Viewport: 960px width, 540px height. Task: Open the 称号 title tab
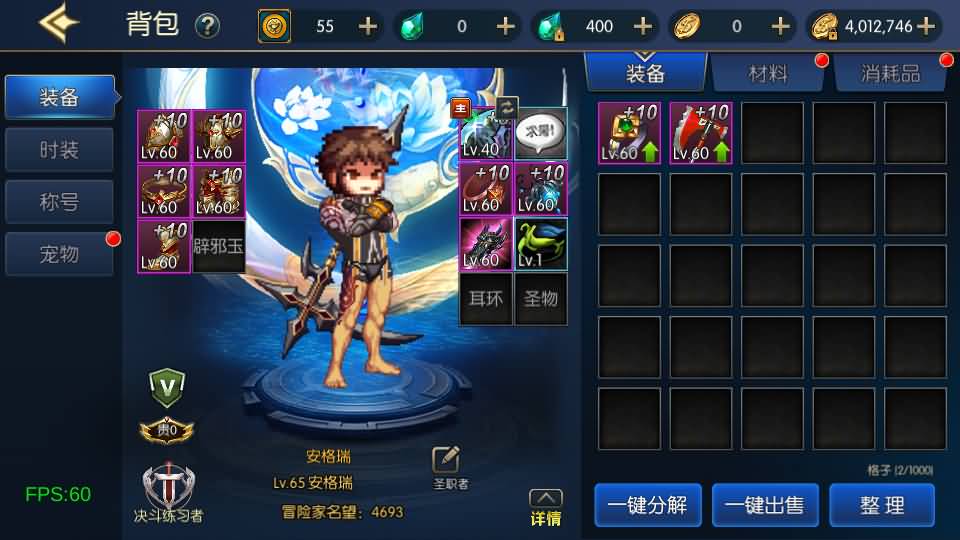[59, 202]
